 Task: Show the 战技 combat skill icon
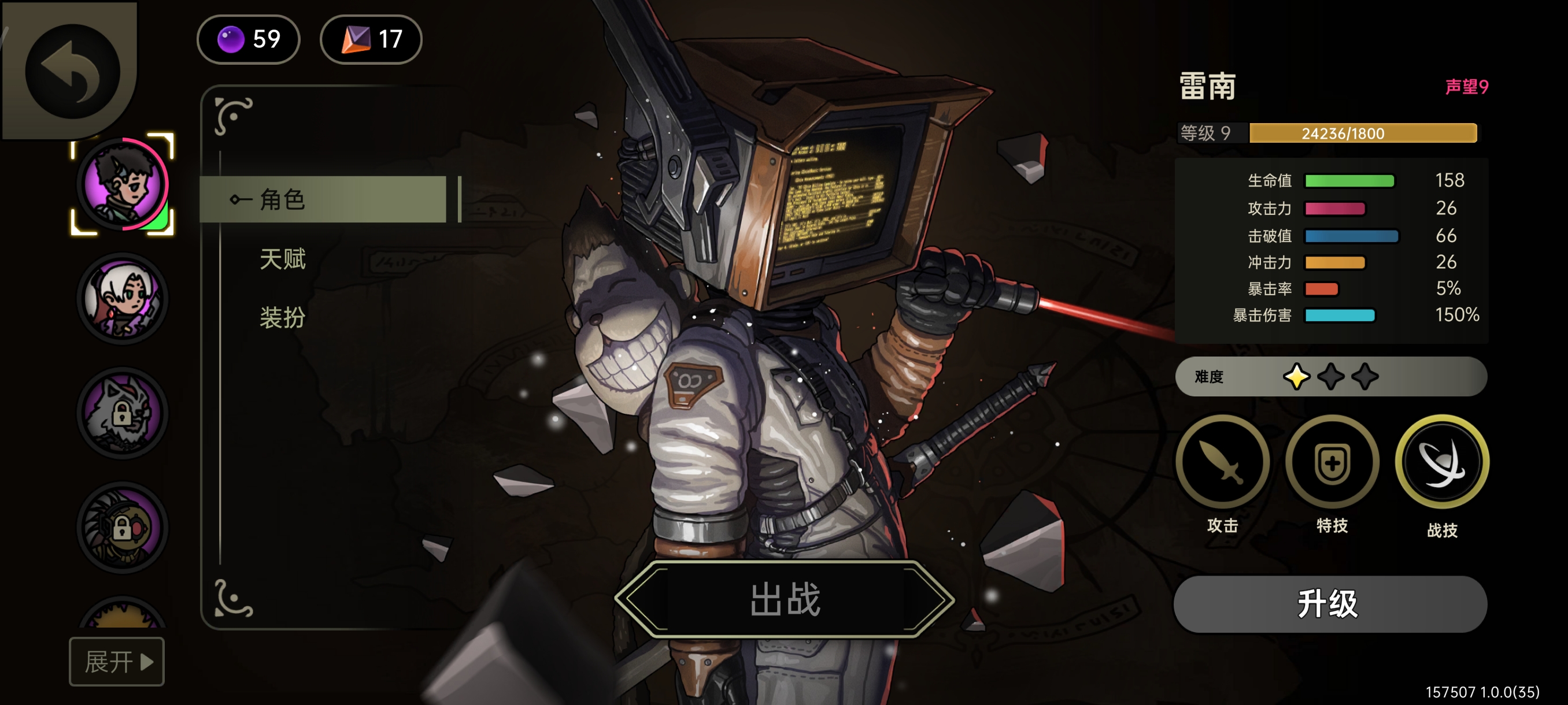[1441, 462]
